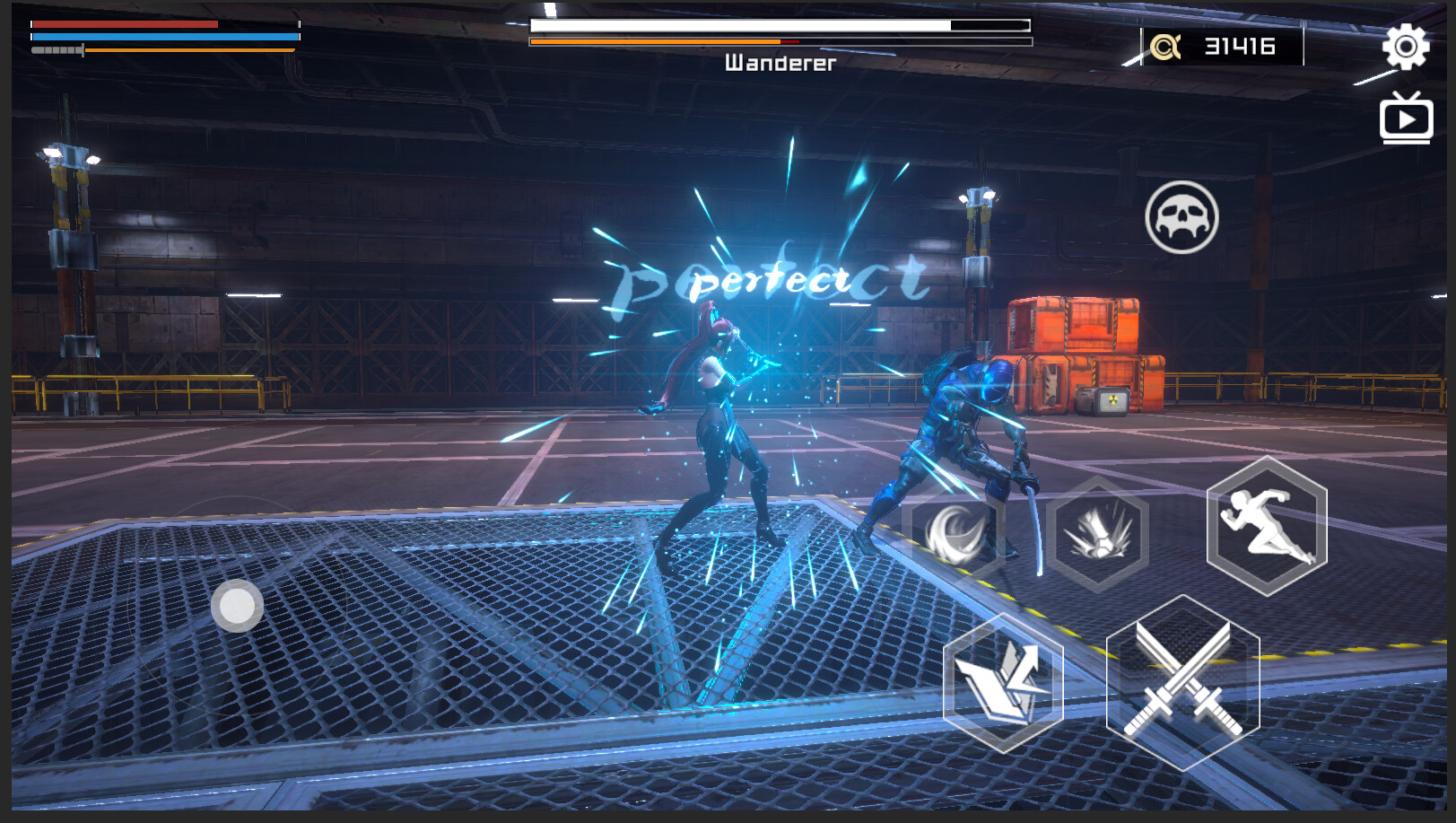Screen dimensions: 1456x823
Task: Attack with the crossed swords button
Action: coord(1182,683)
